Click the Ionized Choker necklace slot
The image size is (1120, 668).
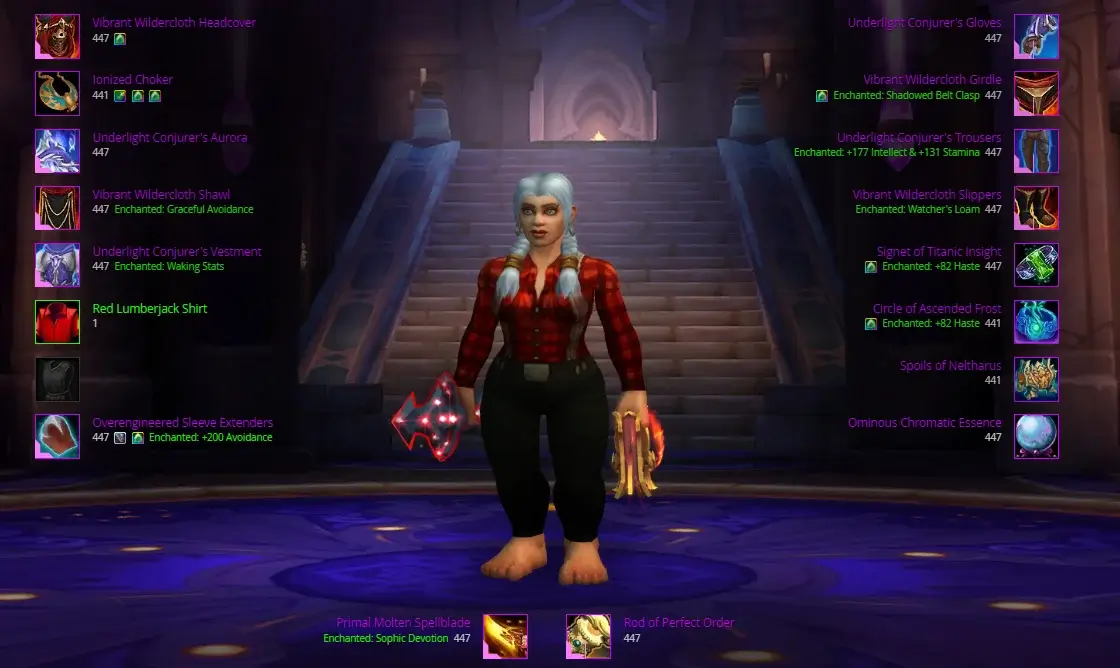click(x=57, y=94)
